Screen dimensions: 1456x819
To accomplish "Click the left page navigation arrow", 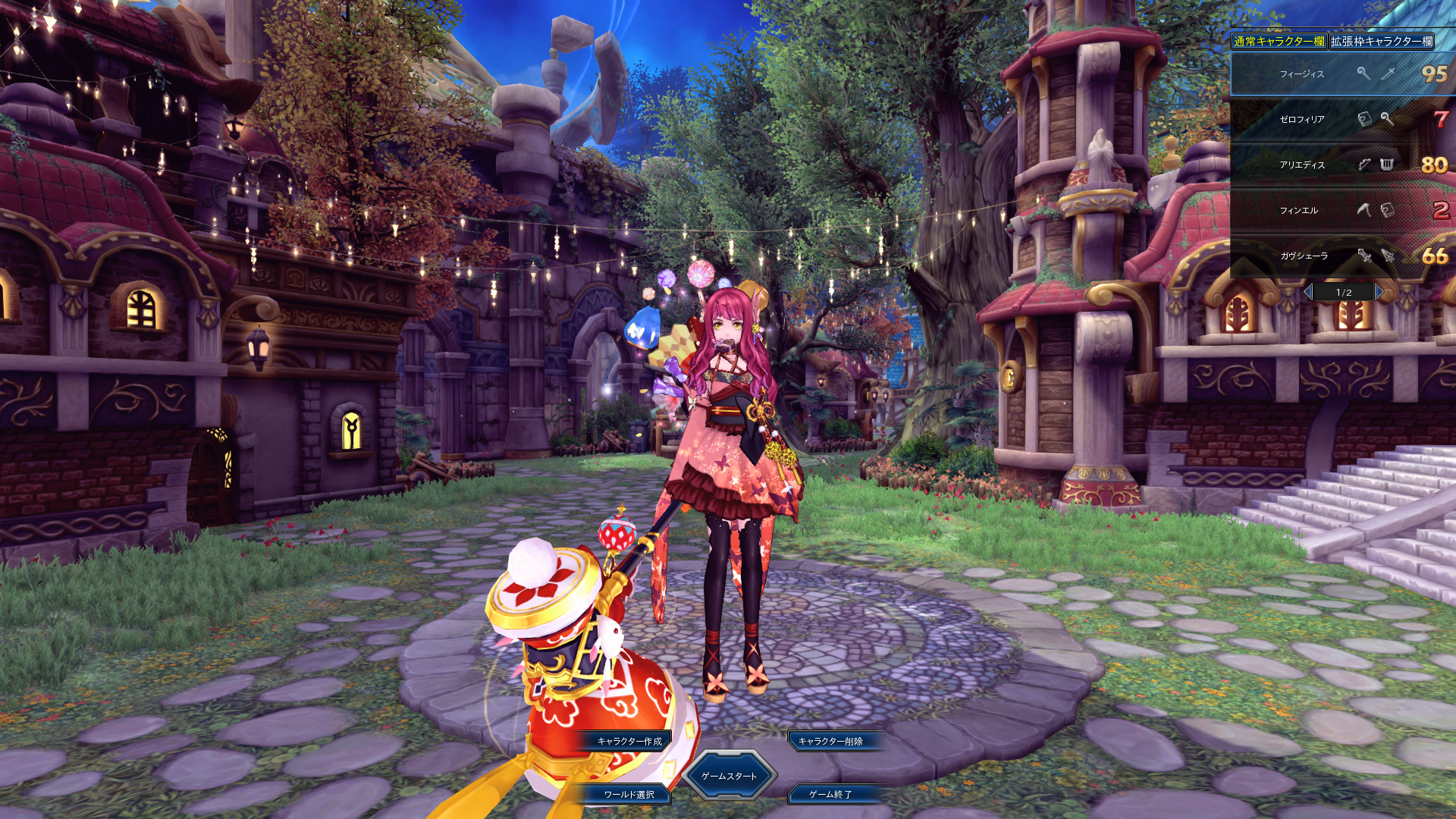I will (x=1307, y=291).
